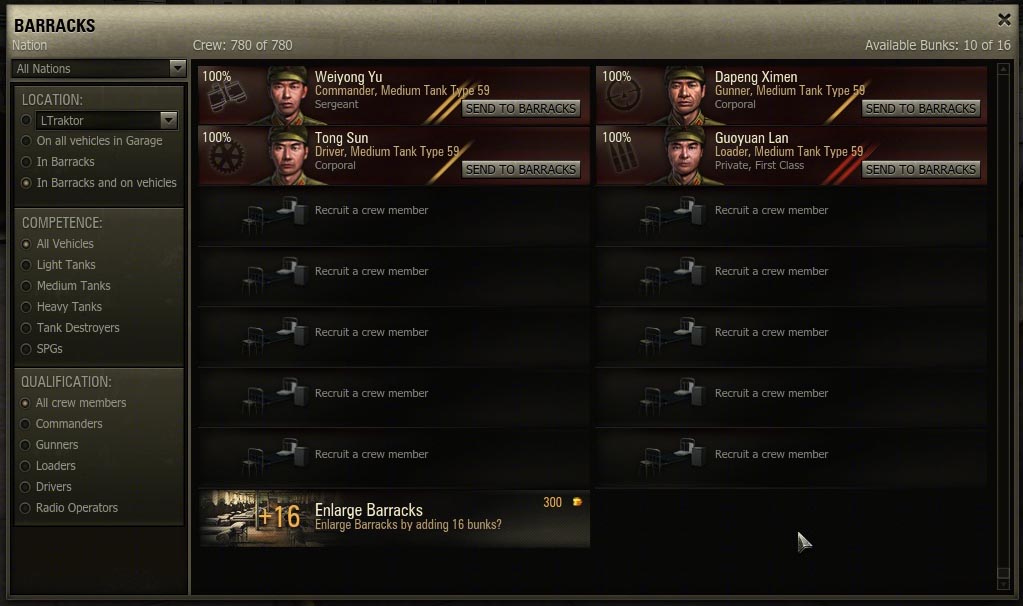
Task: Open the All Nations dropdown
Action: [x=98, y=69]
